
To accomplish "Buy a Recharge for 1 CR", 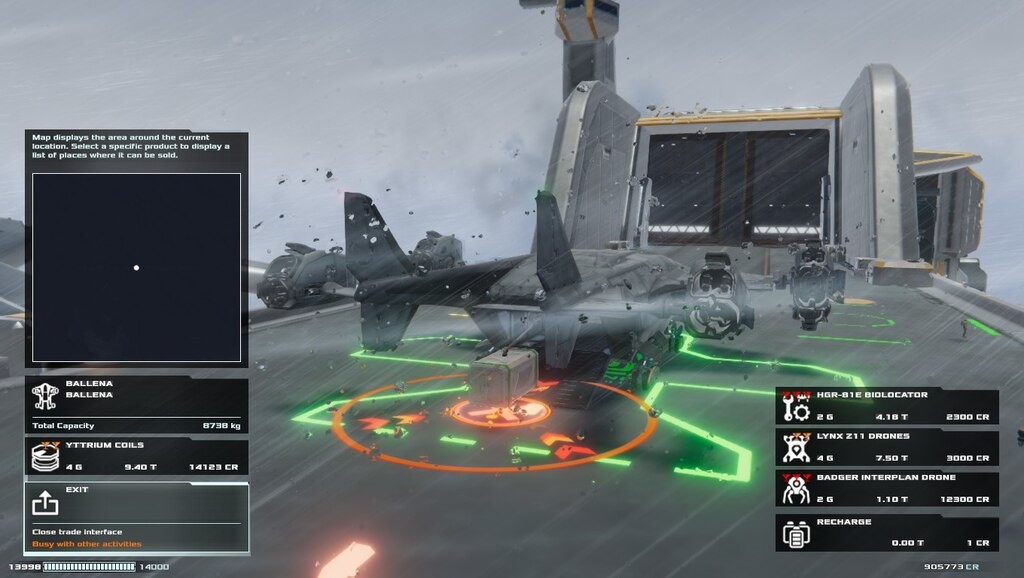I will 887,532.
